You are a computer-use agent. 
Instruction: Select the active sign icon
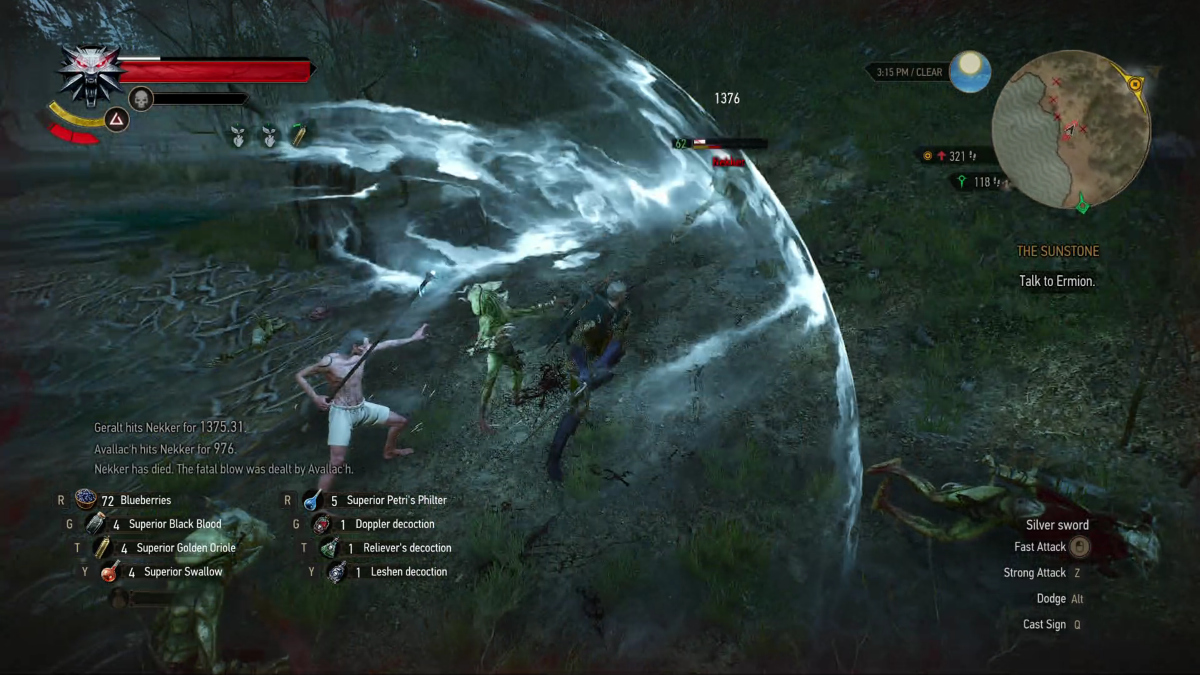[x=118, y=120]
